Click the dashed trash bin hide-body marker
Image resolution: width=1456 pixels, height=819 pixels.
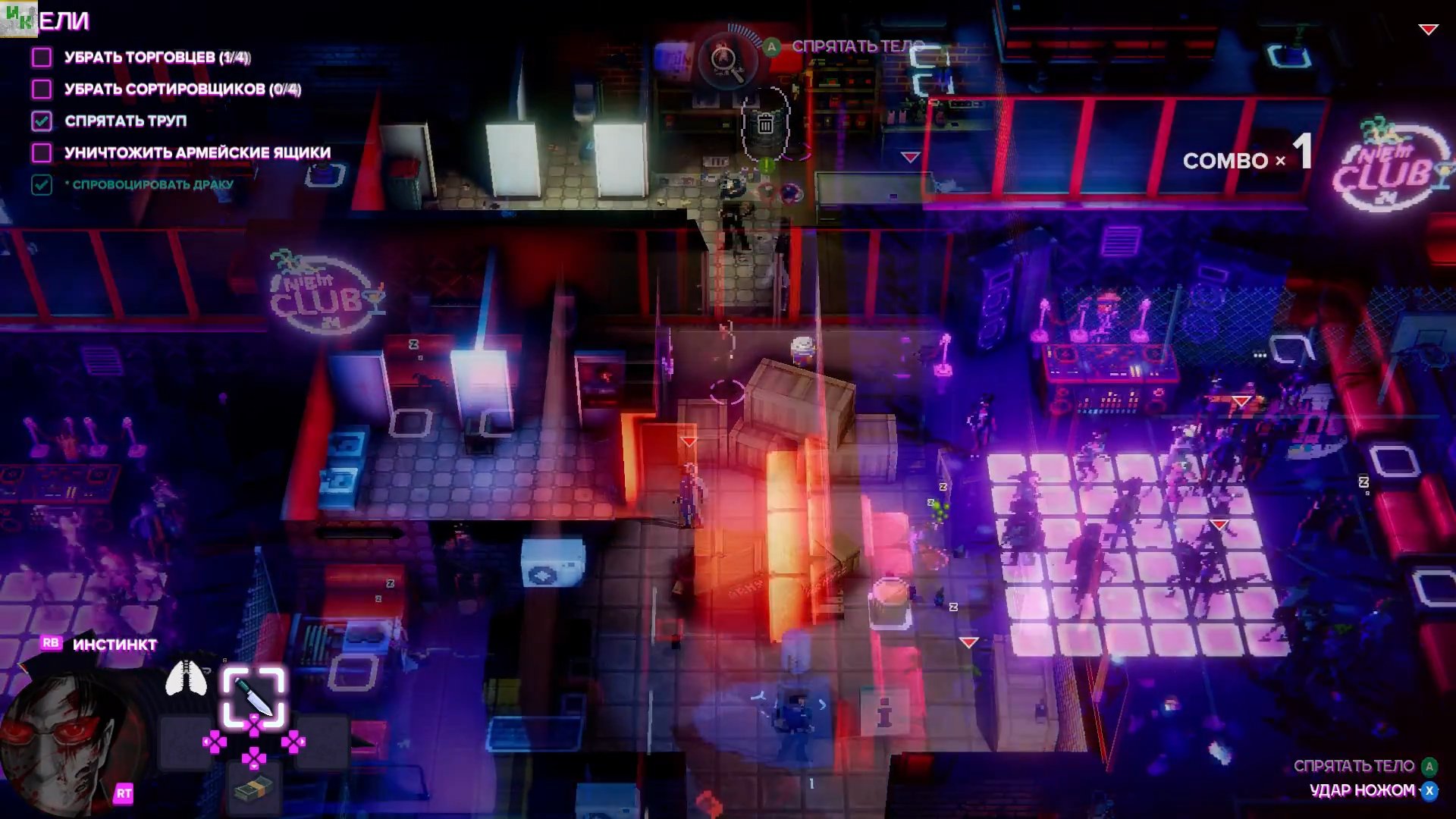(x=765, y=124)
